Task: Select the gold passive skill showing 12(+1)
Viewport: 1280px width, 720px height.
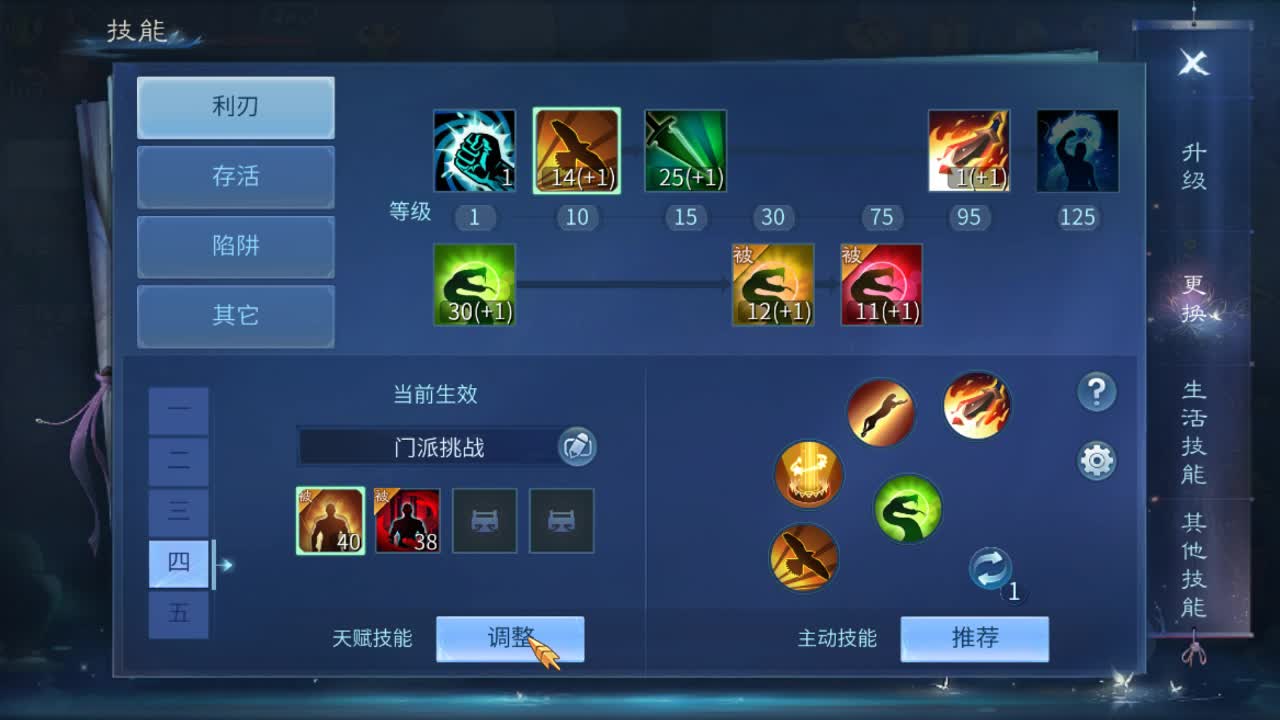Action: coord(773,284)
